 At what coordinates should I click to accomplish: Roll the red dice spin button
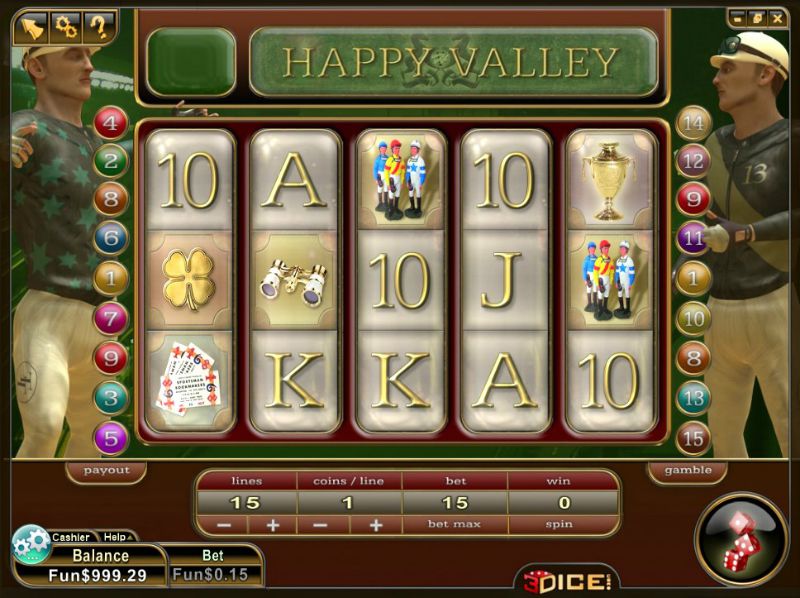[741, 539]
